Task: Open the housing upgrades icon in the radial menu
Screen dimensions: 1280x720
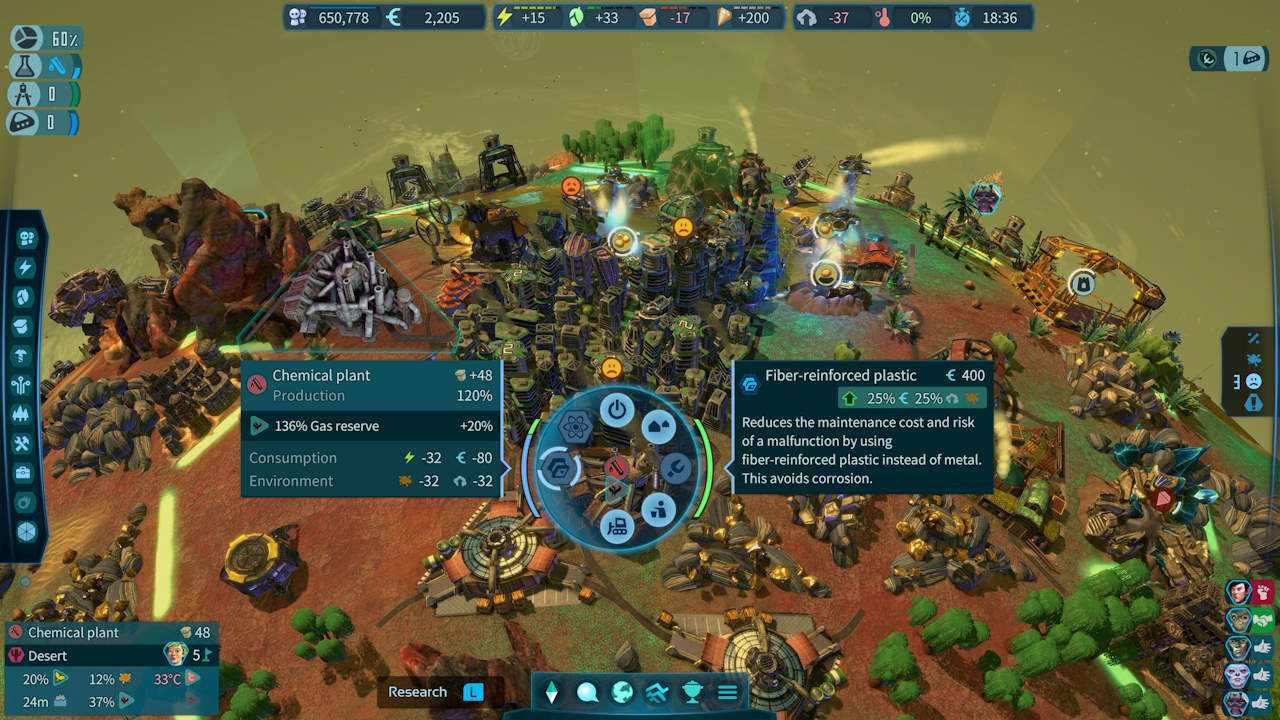Action: [x=658, y=425]
